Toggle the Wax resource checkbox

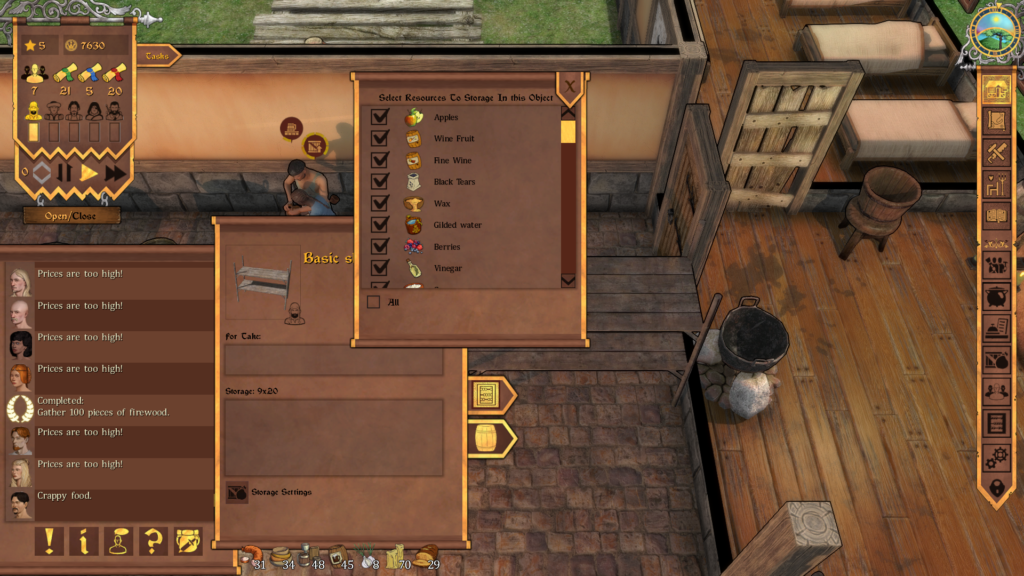tap(380, 204)
